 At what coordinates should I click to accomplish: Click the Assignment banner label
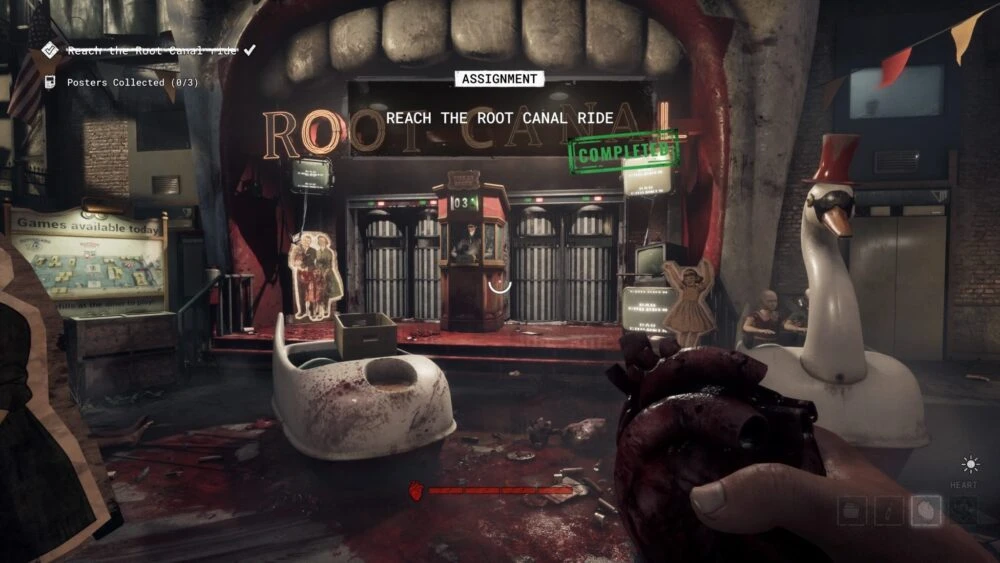coord(499,79)
